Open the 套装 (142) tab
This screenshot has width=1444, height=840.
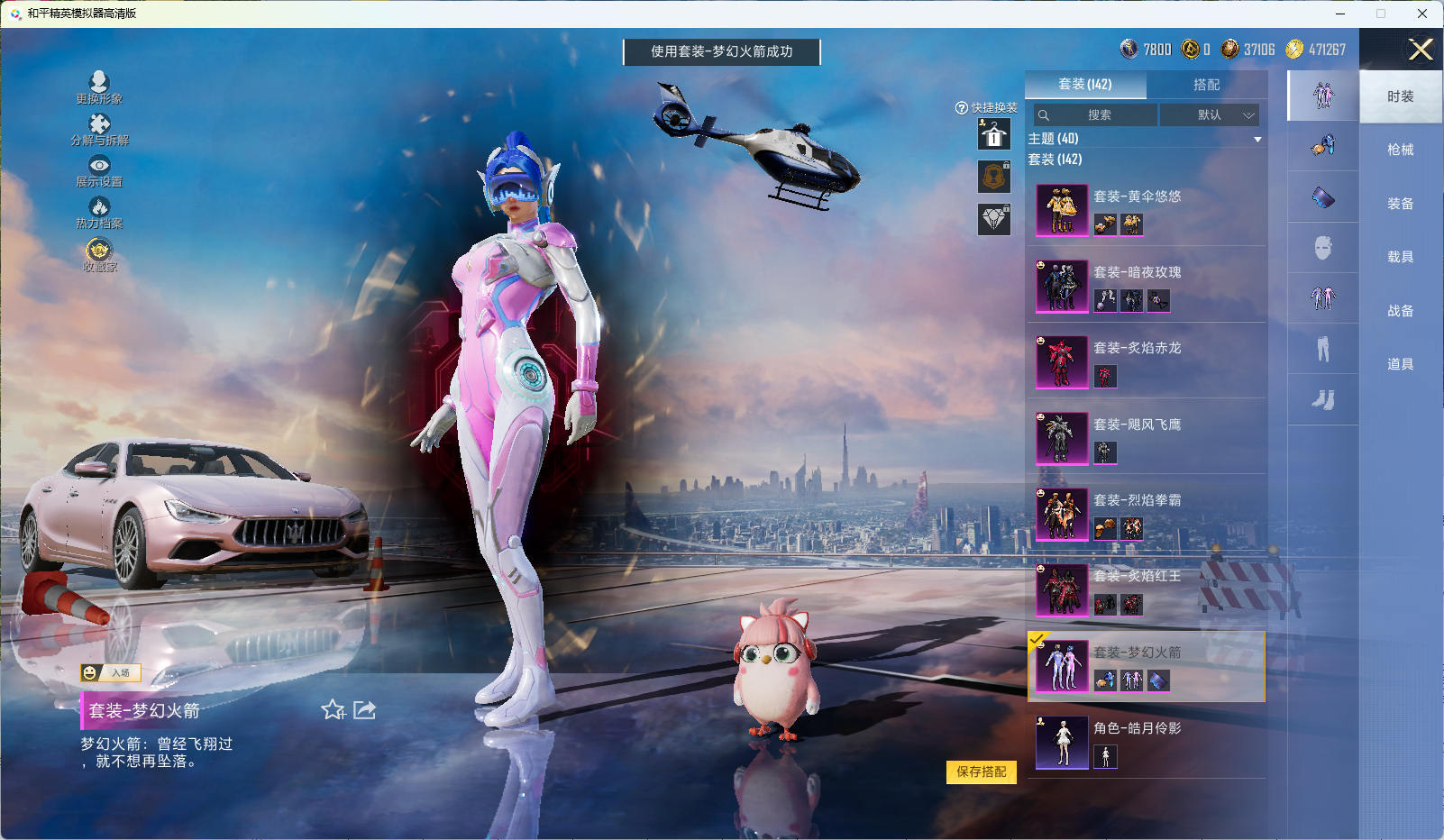click(x=1085, y=85)
